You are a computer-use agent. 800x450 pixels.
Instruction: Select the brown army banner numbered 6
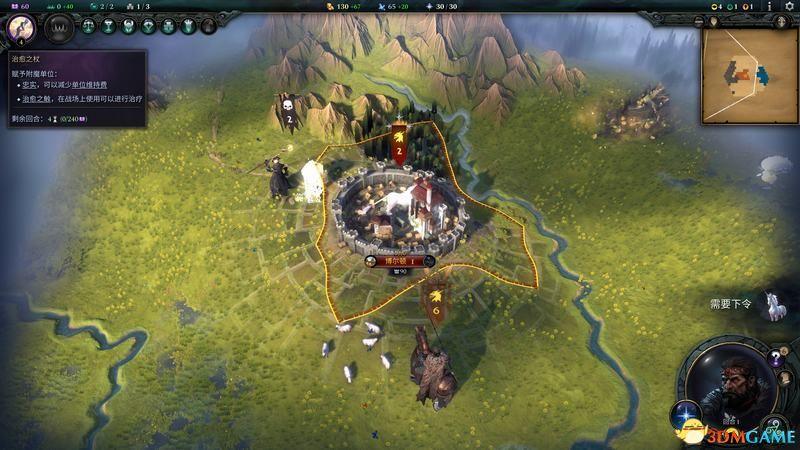click(x=435, y=304)
